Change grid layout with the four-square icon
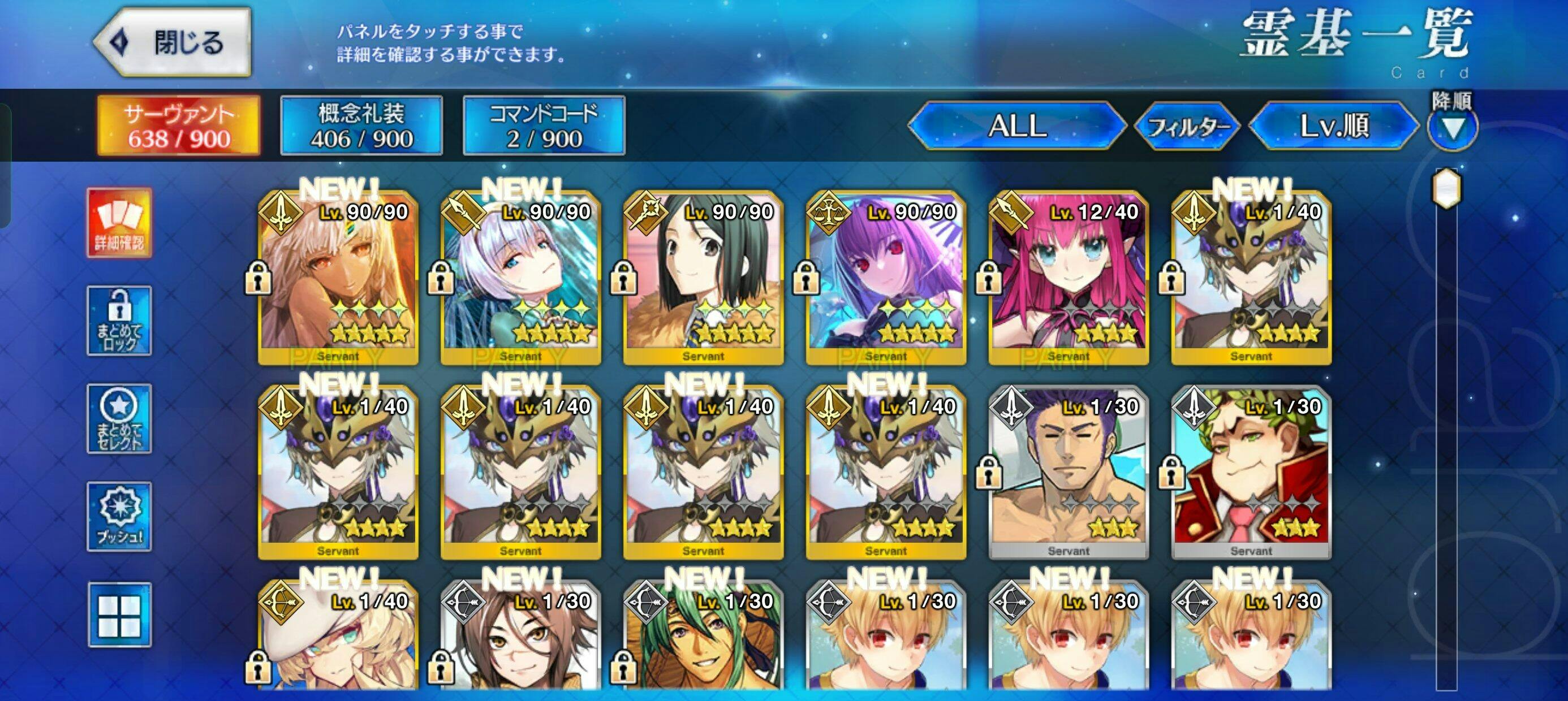This screenshot has height=701, width=1568. tap(119, 615)
